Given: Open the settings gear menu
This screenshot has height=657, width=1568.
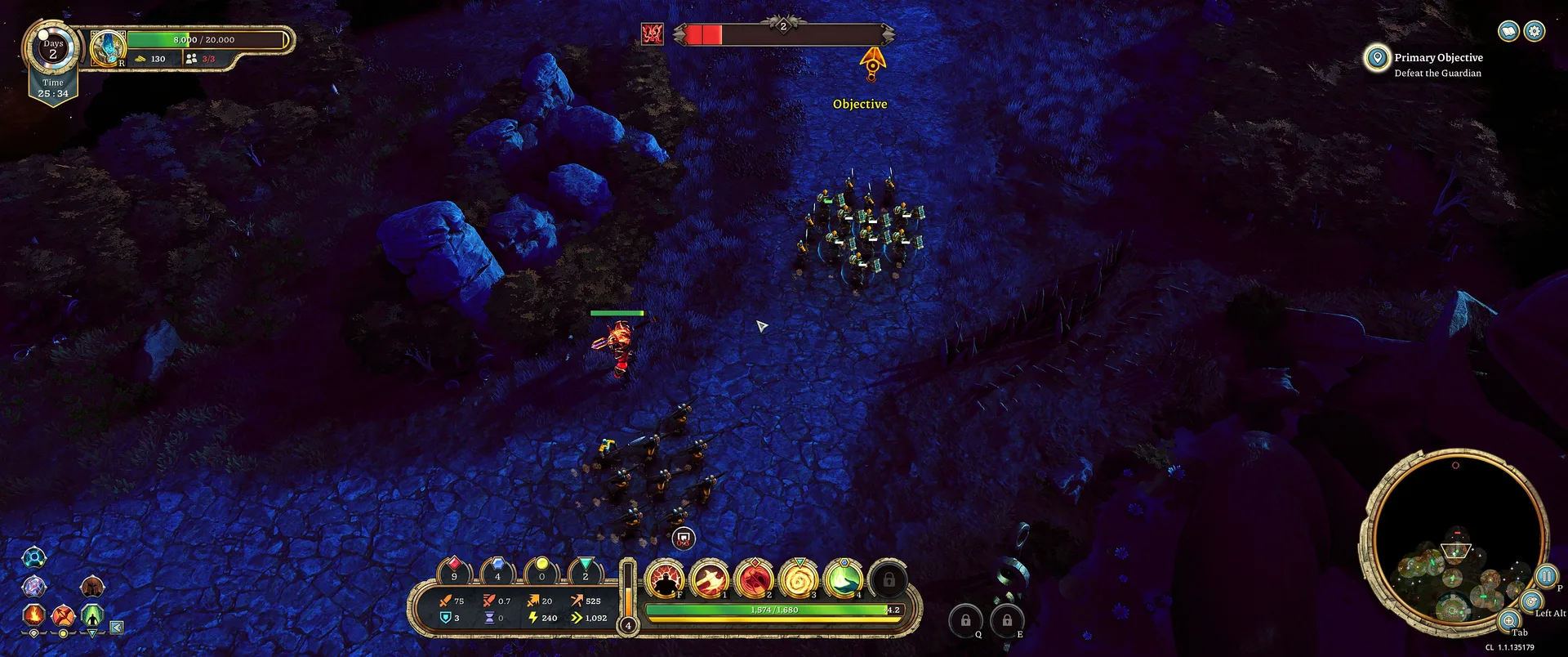Looking at the screenshot, I should (x=1535, y=31).
